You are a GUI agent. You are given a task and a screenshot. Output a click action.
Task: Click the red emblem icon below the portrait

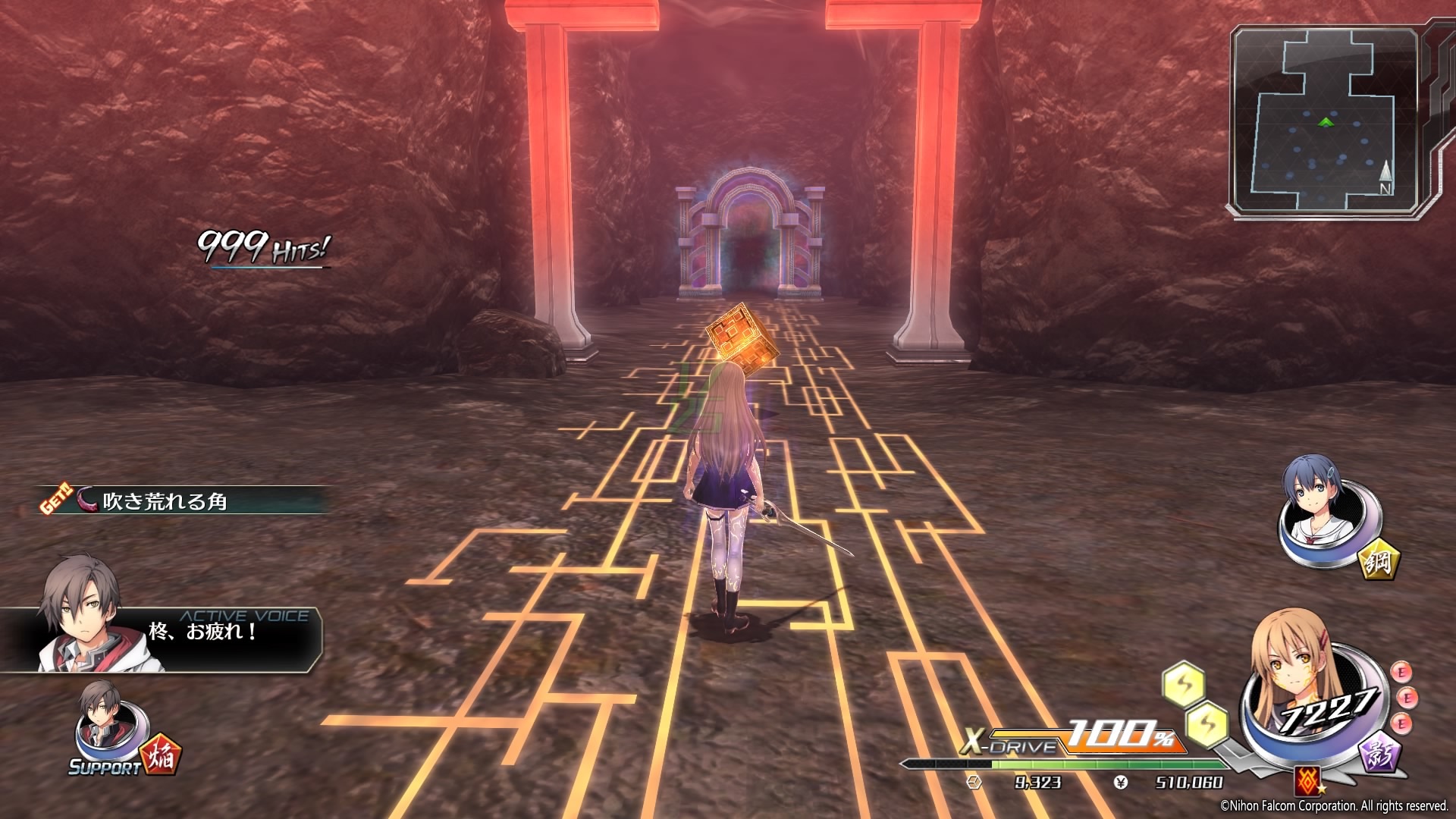coord(1306,779)
